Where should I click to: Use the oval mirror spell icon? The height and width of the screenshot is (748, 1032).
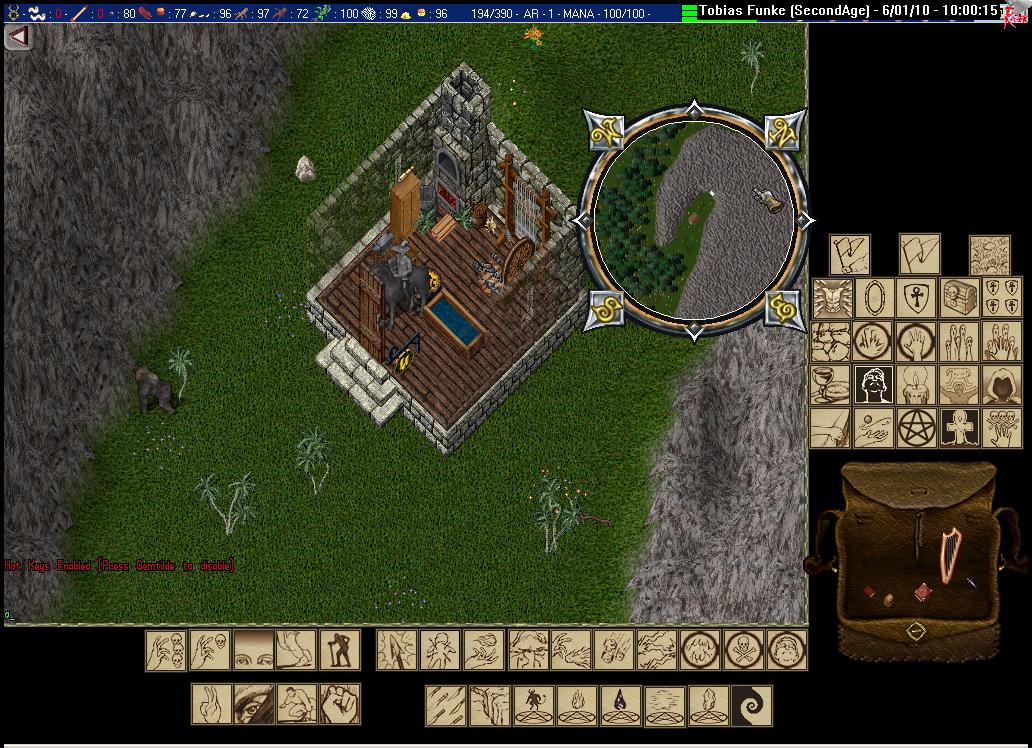click(873, 298)
